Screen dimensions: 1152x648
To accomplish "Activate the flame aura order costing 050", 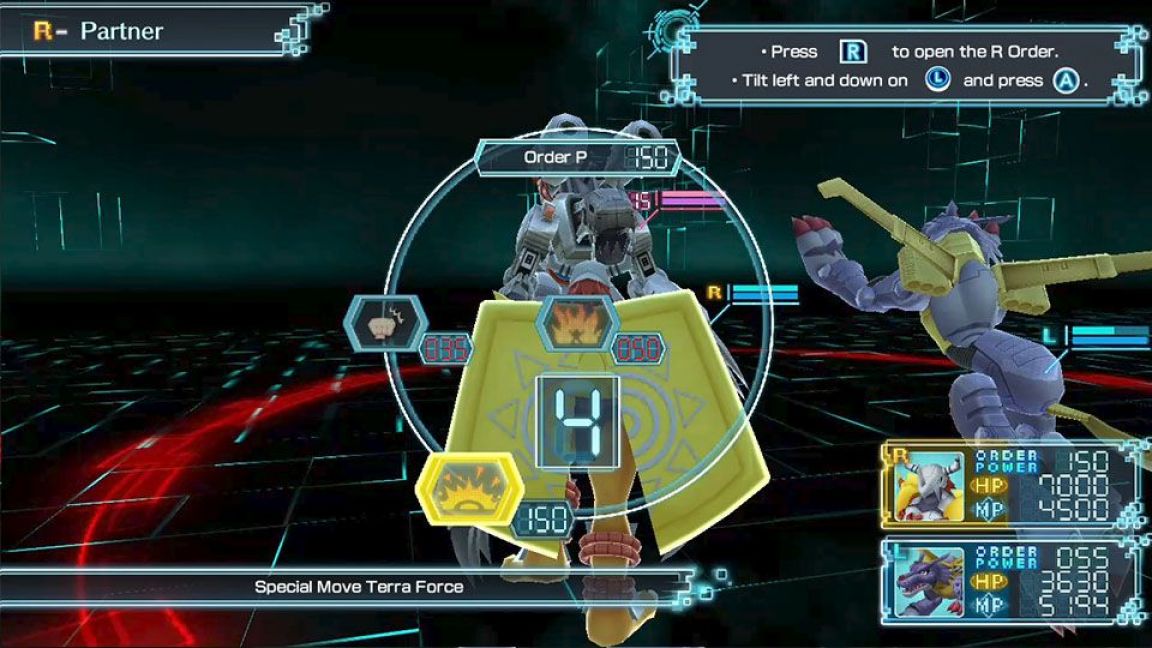I will tap(576, 324).
